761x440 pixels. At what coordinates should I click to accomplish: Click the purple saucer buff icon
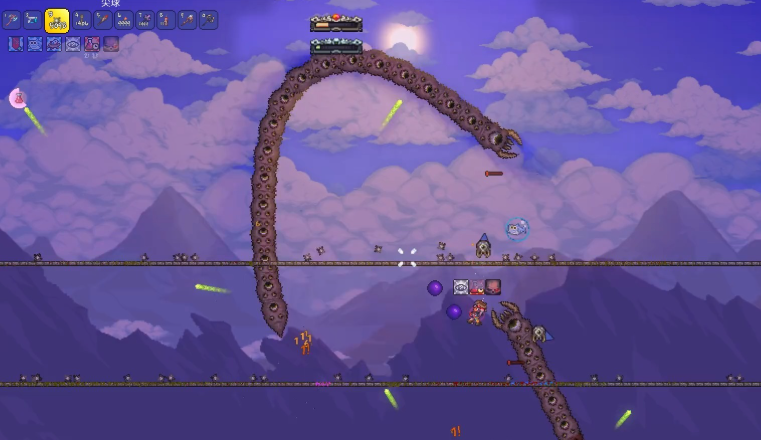point(54,44)
